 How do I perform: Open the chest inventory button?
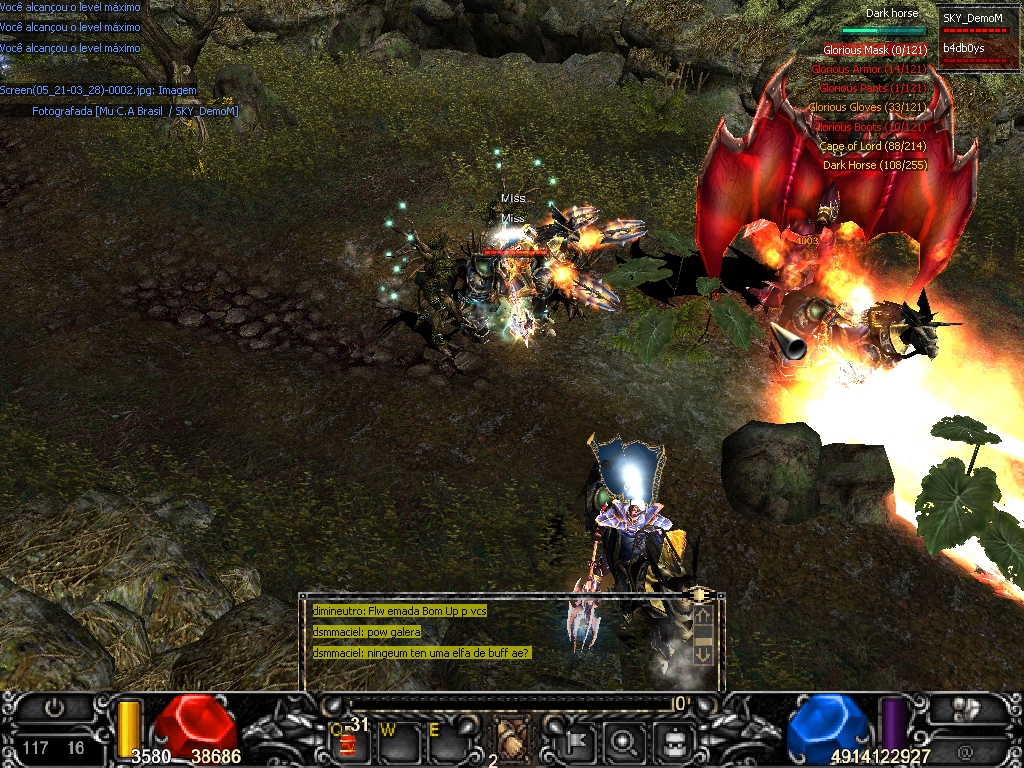(x=673, y=742)
